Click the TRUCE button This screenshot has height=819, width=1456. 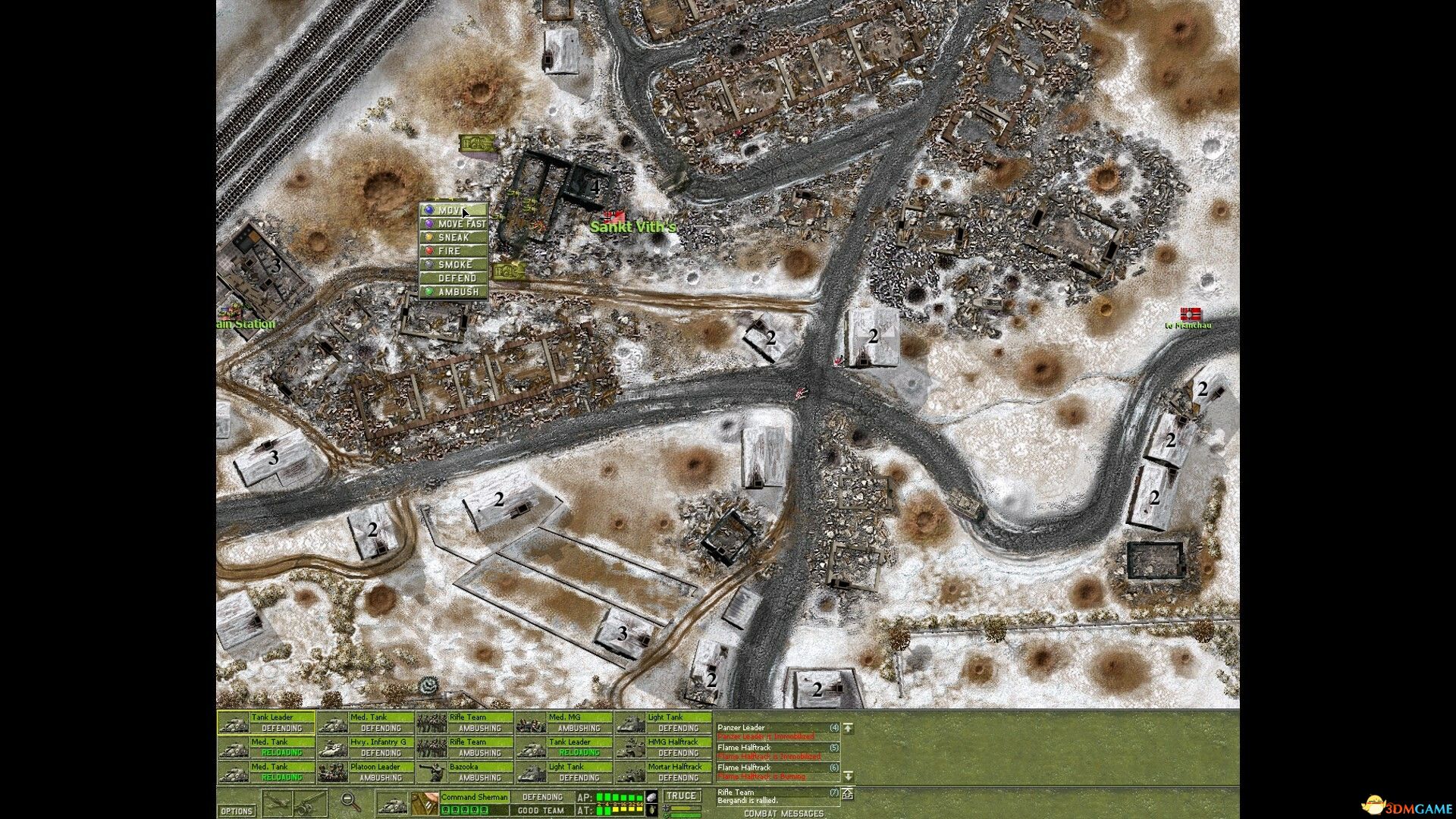coord(682,795)
